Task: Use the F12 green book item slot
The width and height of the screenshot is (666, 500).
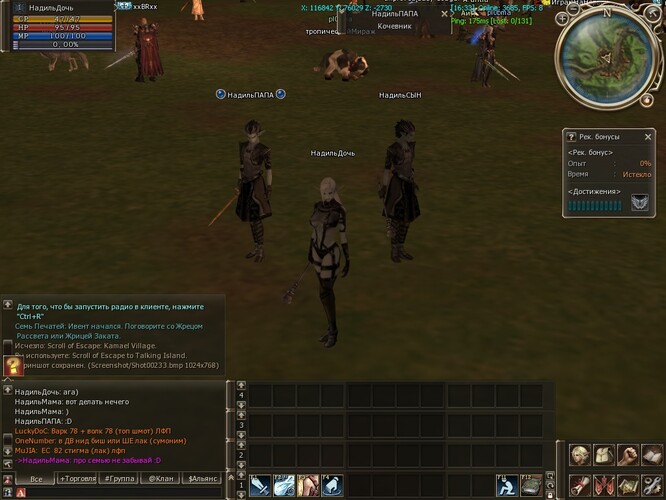Action: click(x=531, y=485)
